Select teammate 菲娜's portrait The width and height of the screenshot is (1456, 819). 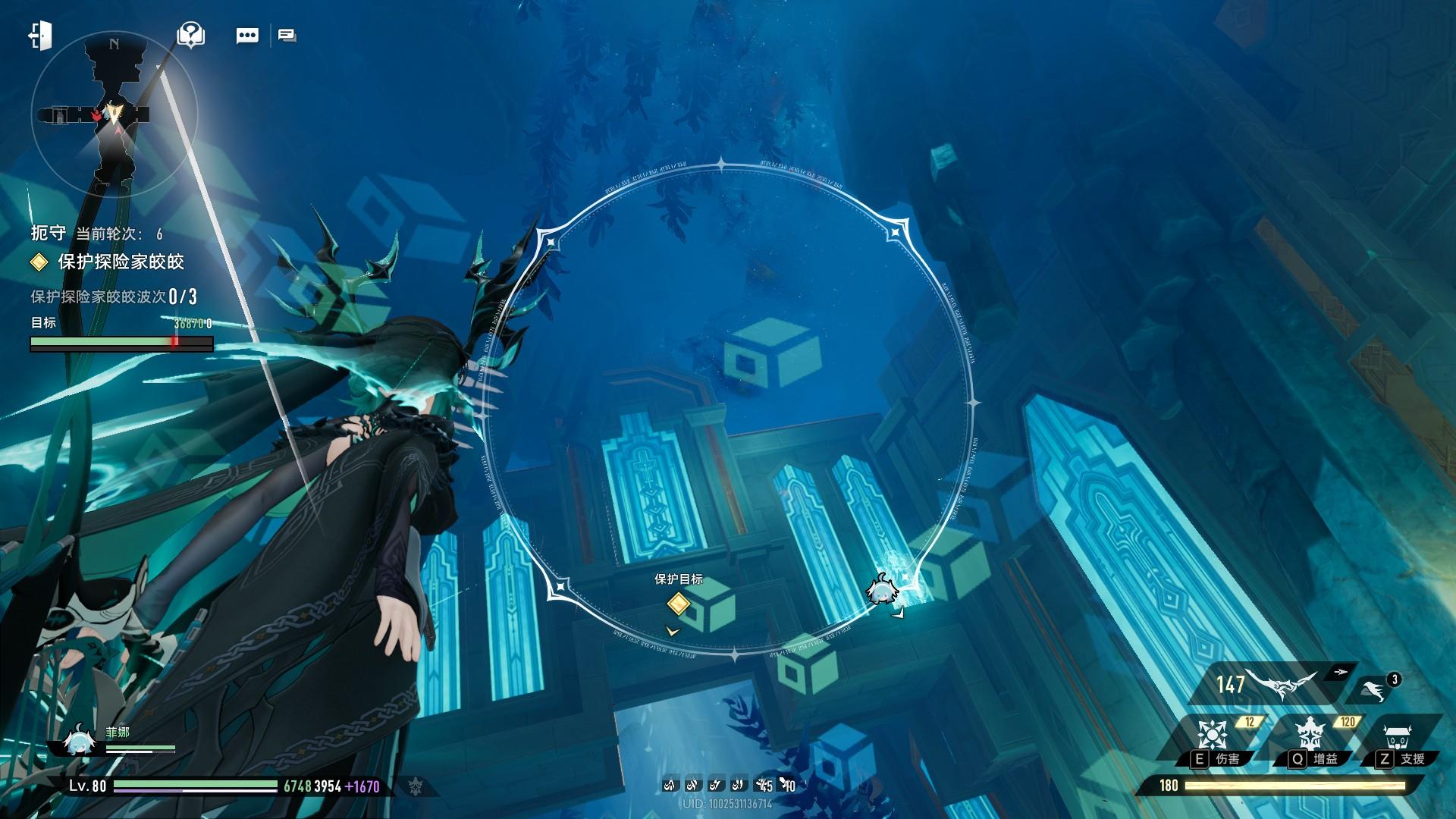(x=77, y=741)
